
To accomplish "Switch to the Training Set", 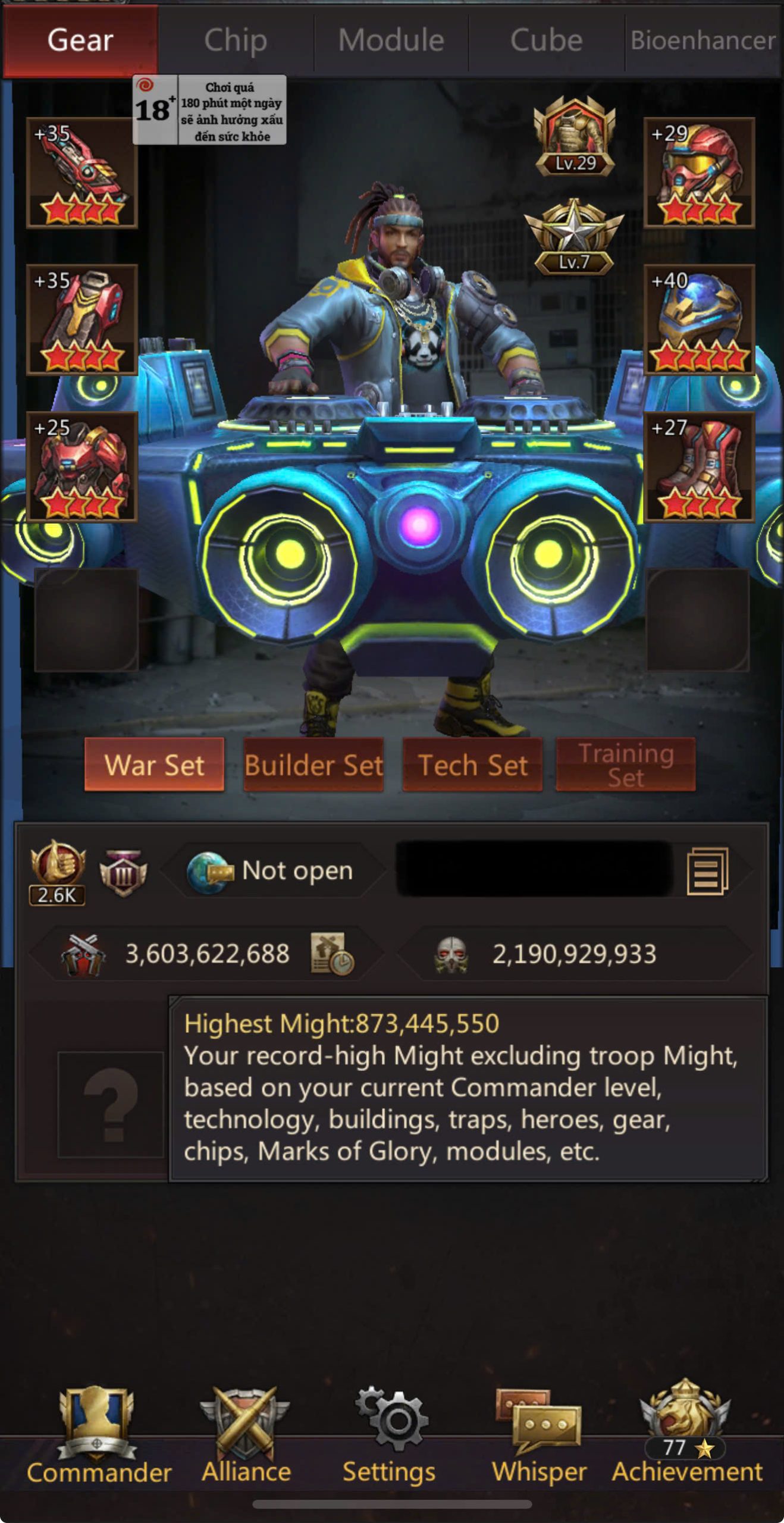I will tap(626, 764).
